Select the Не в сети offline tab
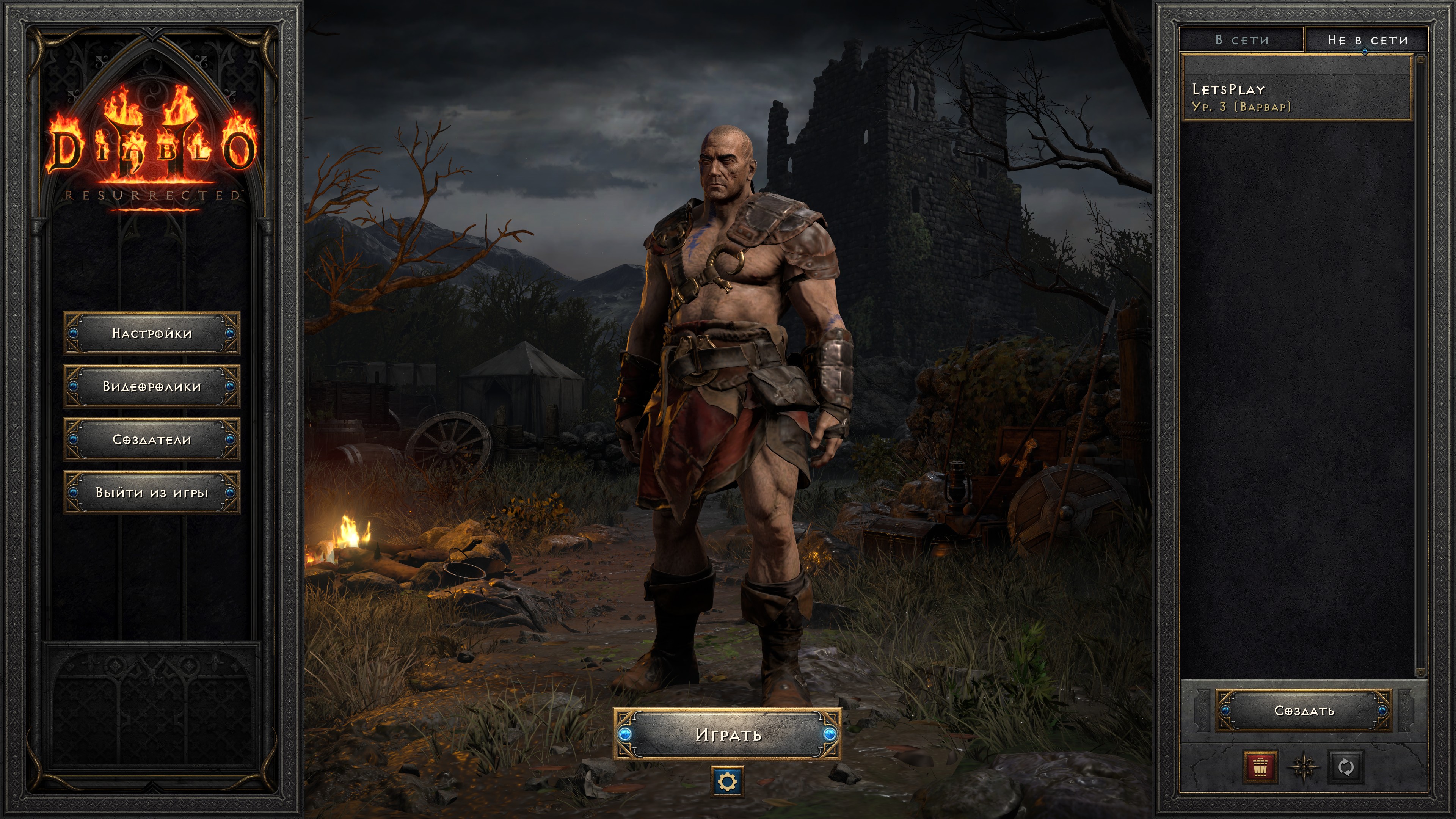Viewport: 1456px width, 819px height. tap(1367, 40)
